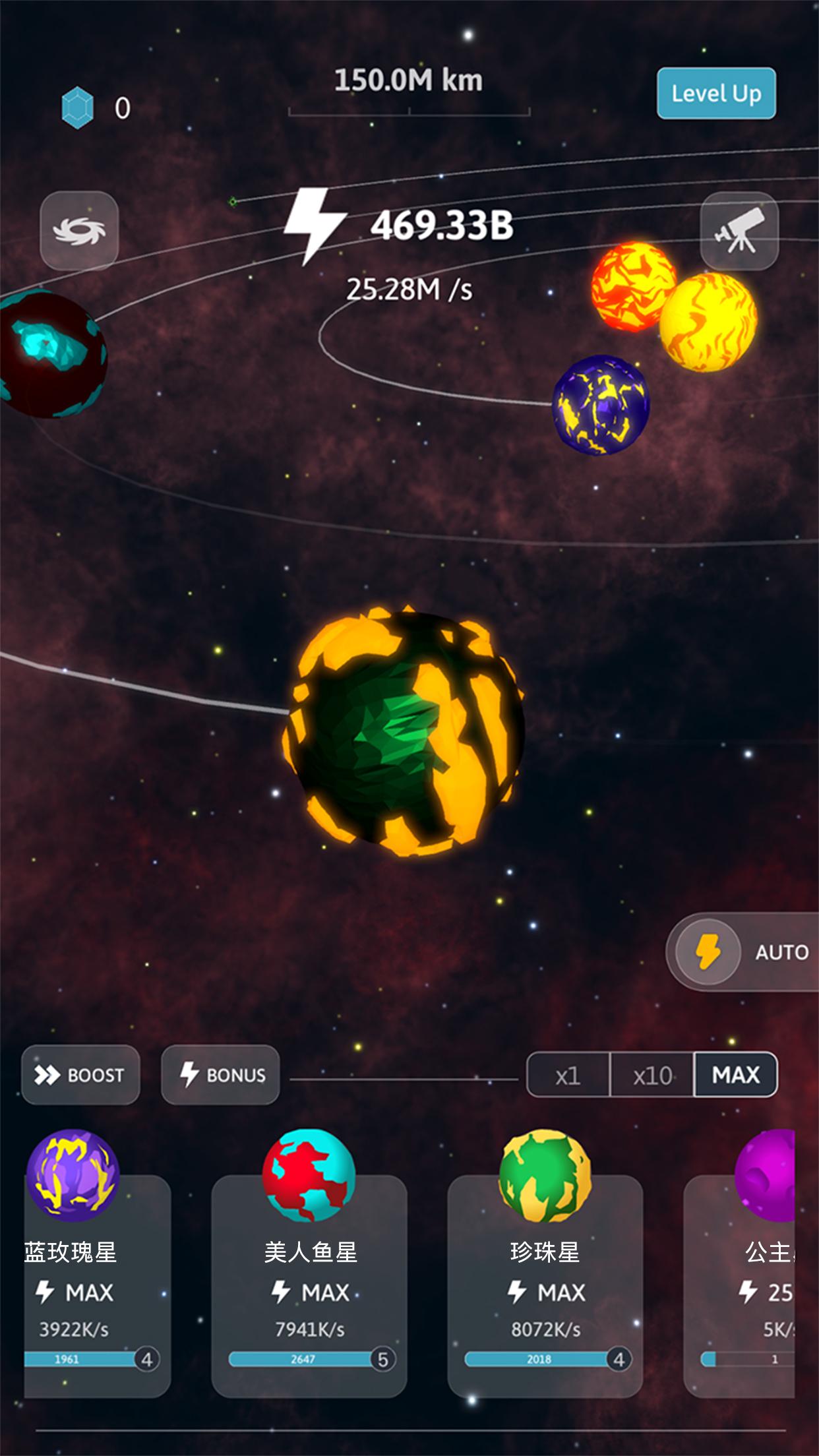Screen dimensions: 819x1456
Task: Claim the BONUS energy button
Action: pyautogui.click(x=220, y=1075)
